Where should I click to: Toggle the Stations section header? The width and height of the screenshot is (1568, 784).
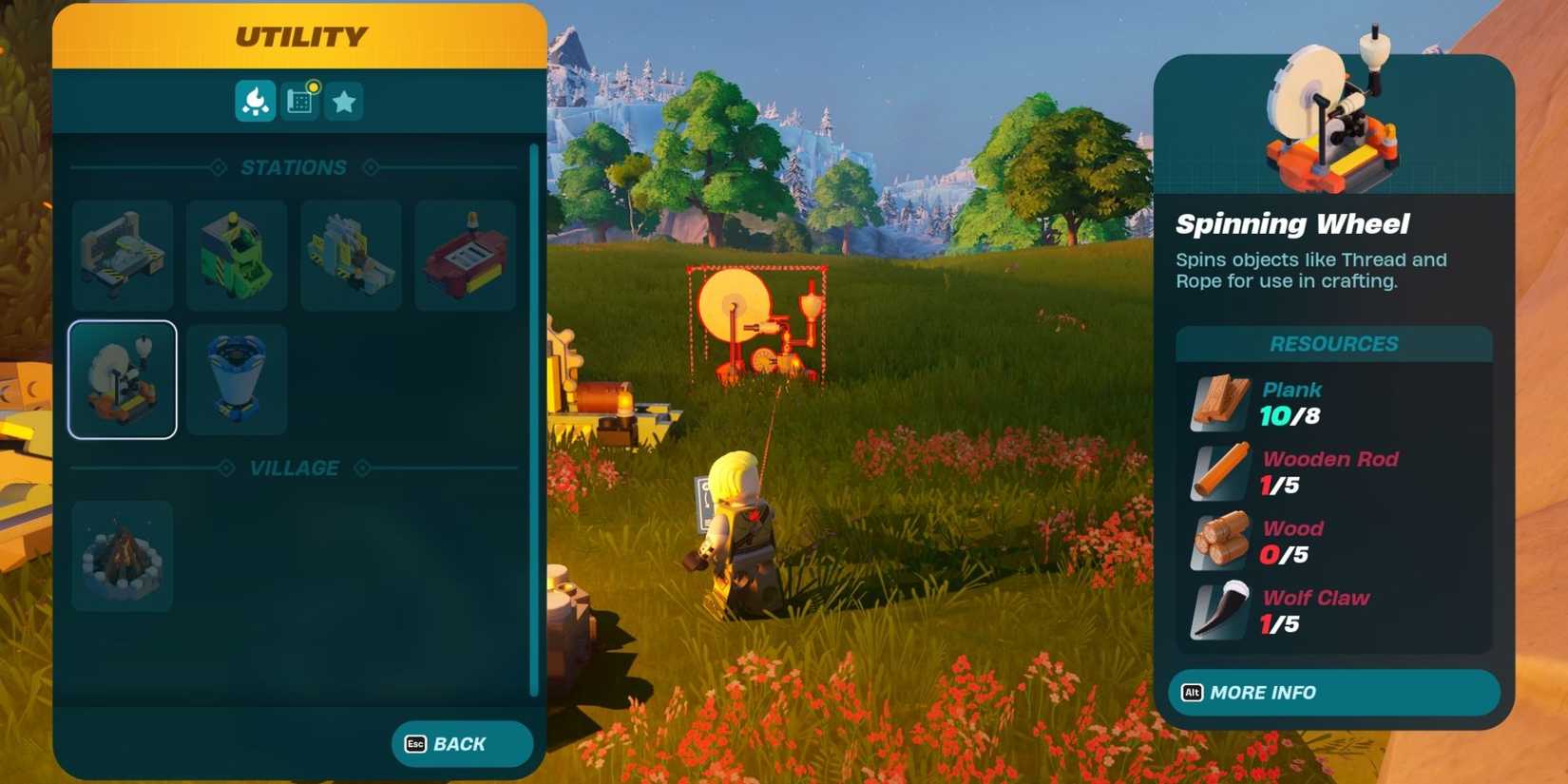tap(294, 167)
